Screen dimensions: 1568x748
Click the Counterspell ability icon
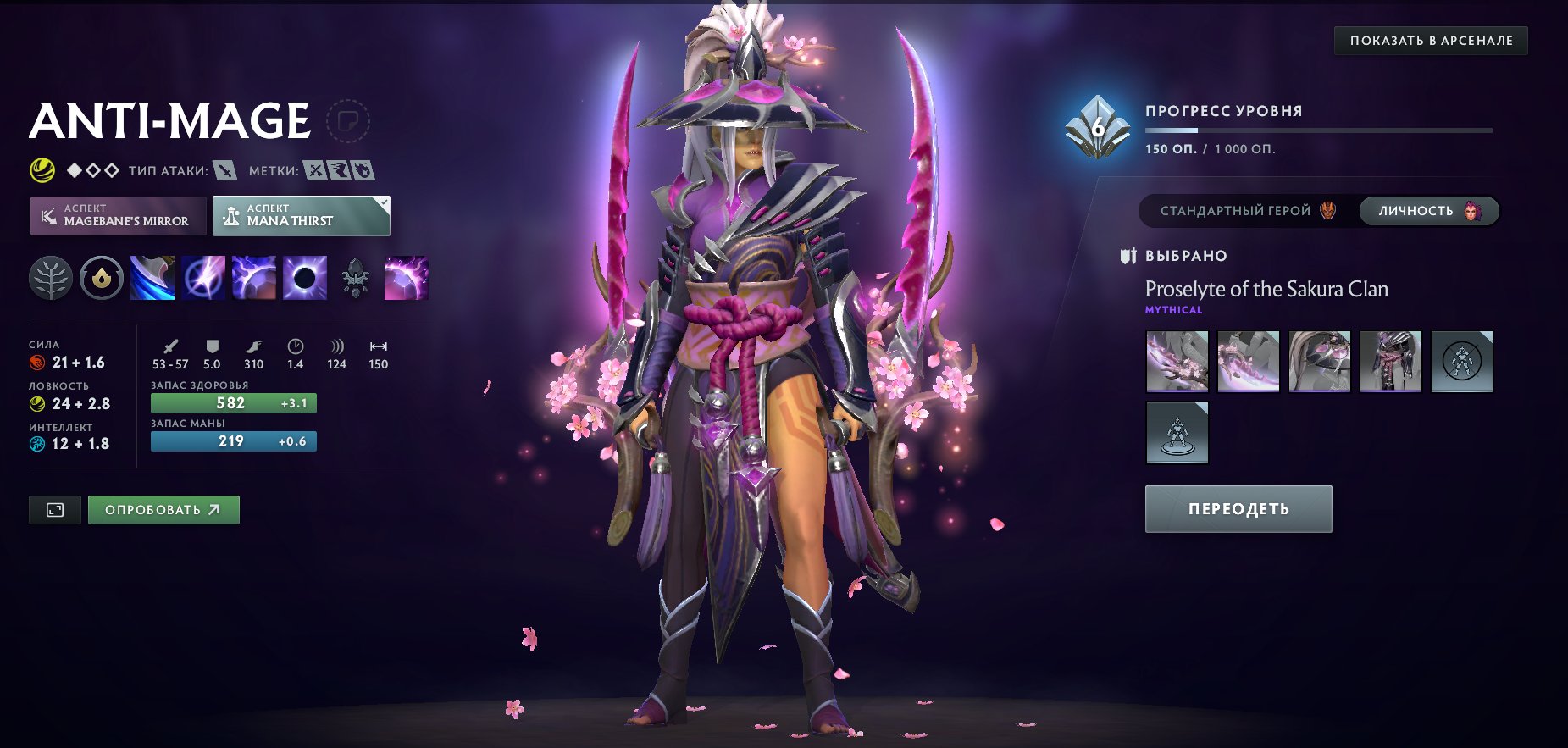(x=253, y=278)
